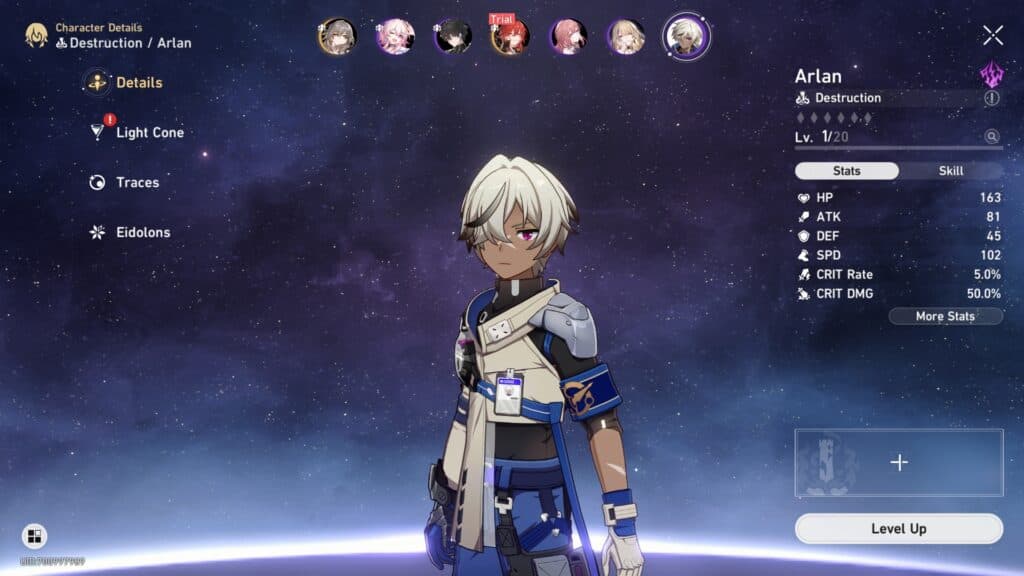
Task: Choose the pink-haired March 7th portrait
Action: [394, 37]
